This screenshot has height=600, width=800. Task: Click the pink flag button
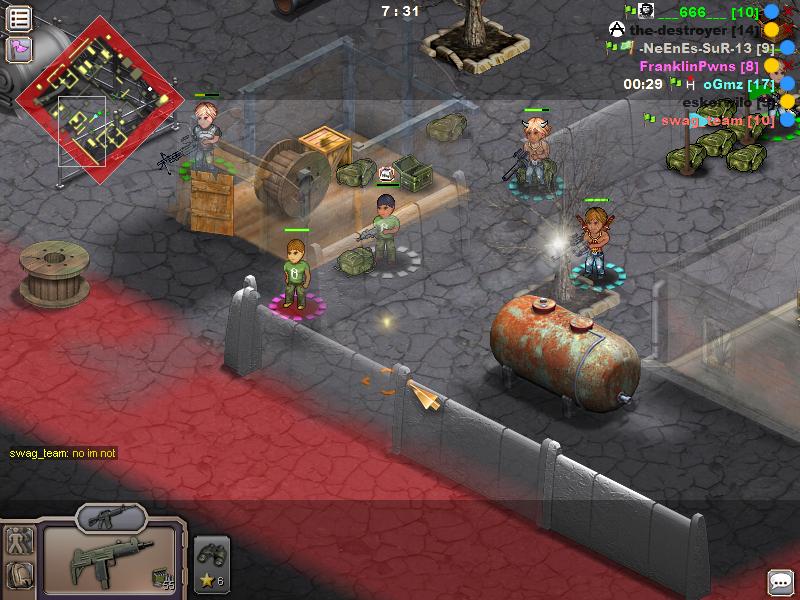point(19,48)
